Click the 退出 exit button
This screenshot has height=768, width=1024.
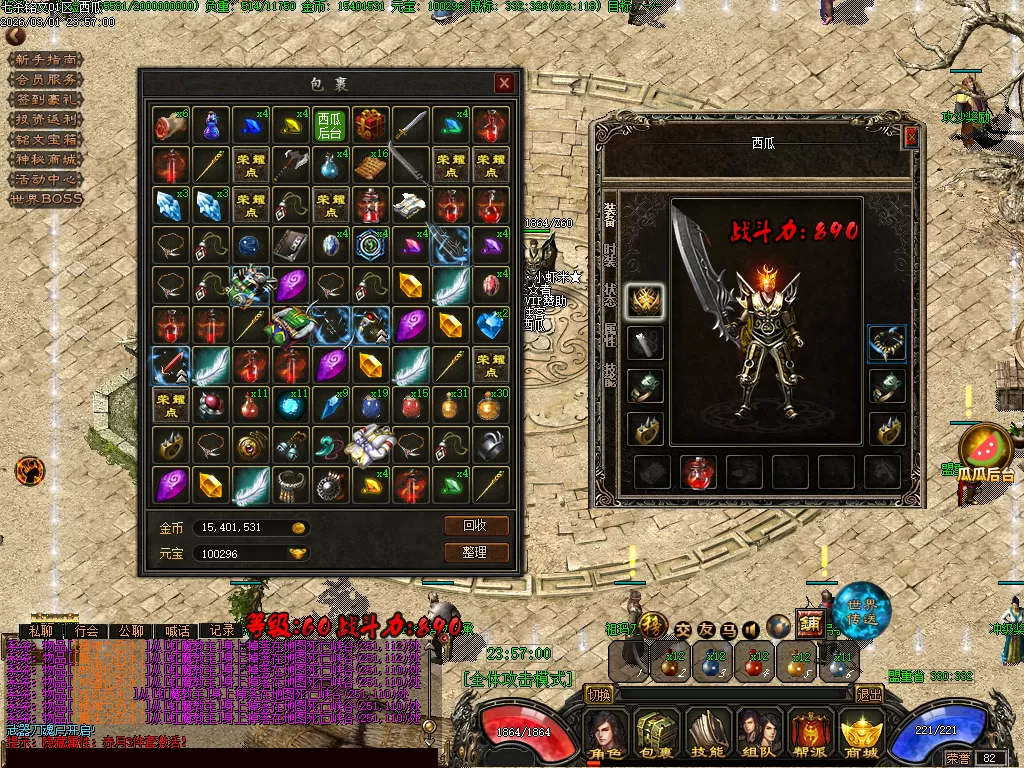869,694
